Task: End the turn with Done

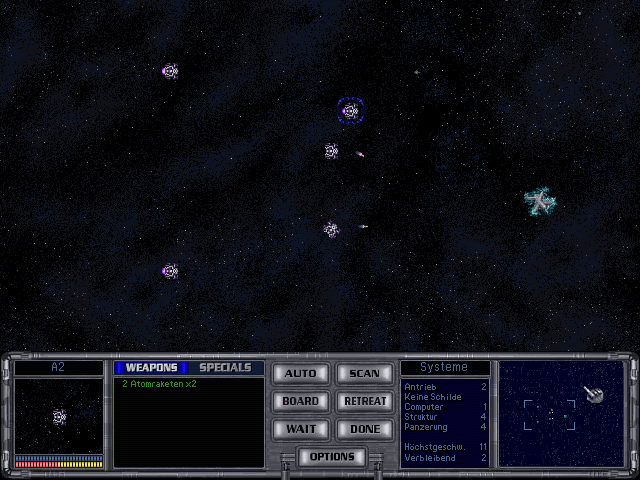Action: click(364, 429)
